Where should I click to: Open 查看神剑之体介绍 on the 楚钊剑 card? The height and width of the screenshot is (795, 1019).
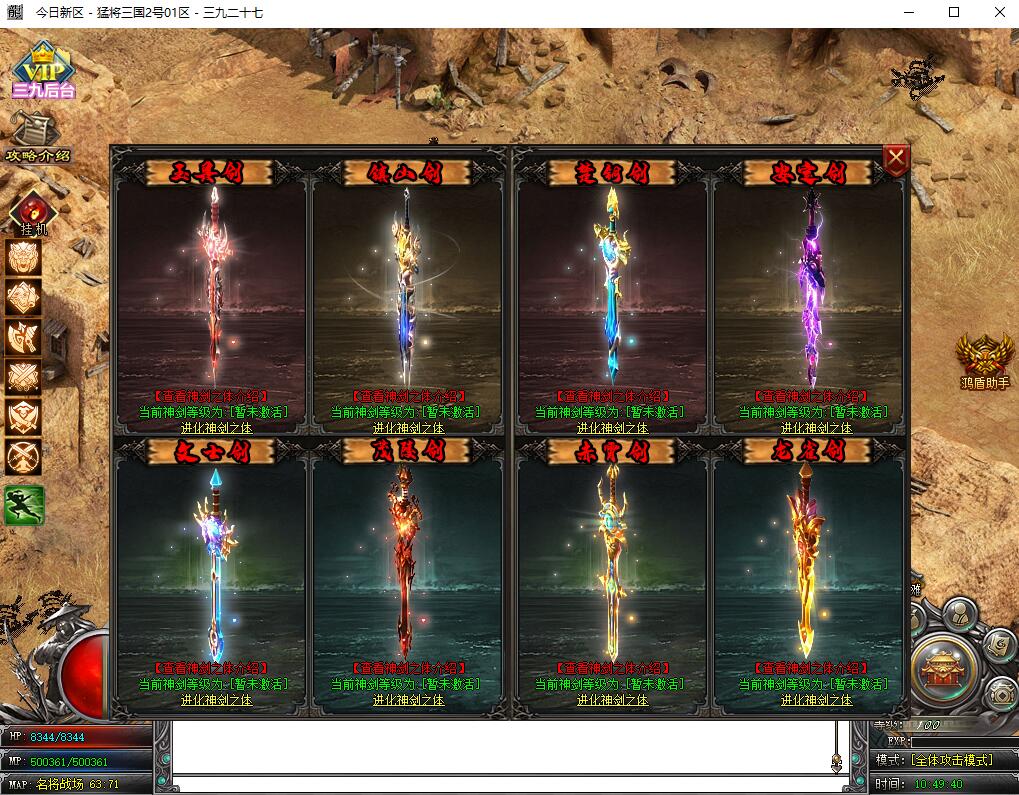(612, 397)
